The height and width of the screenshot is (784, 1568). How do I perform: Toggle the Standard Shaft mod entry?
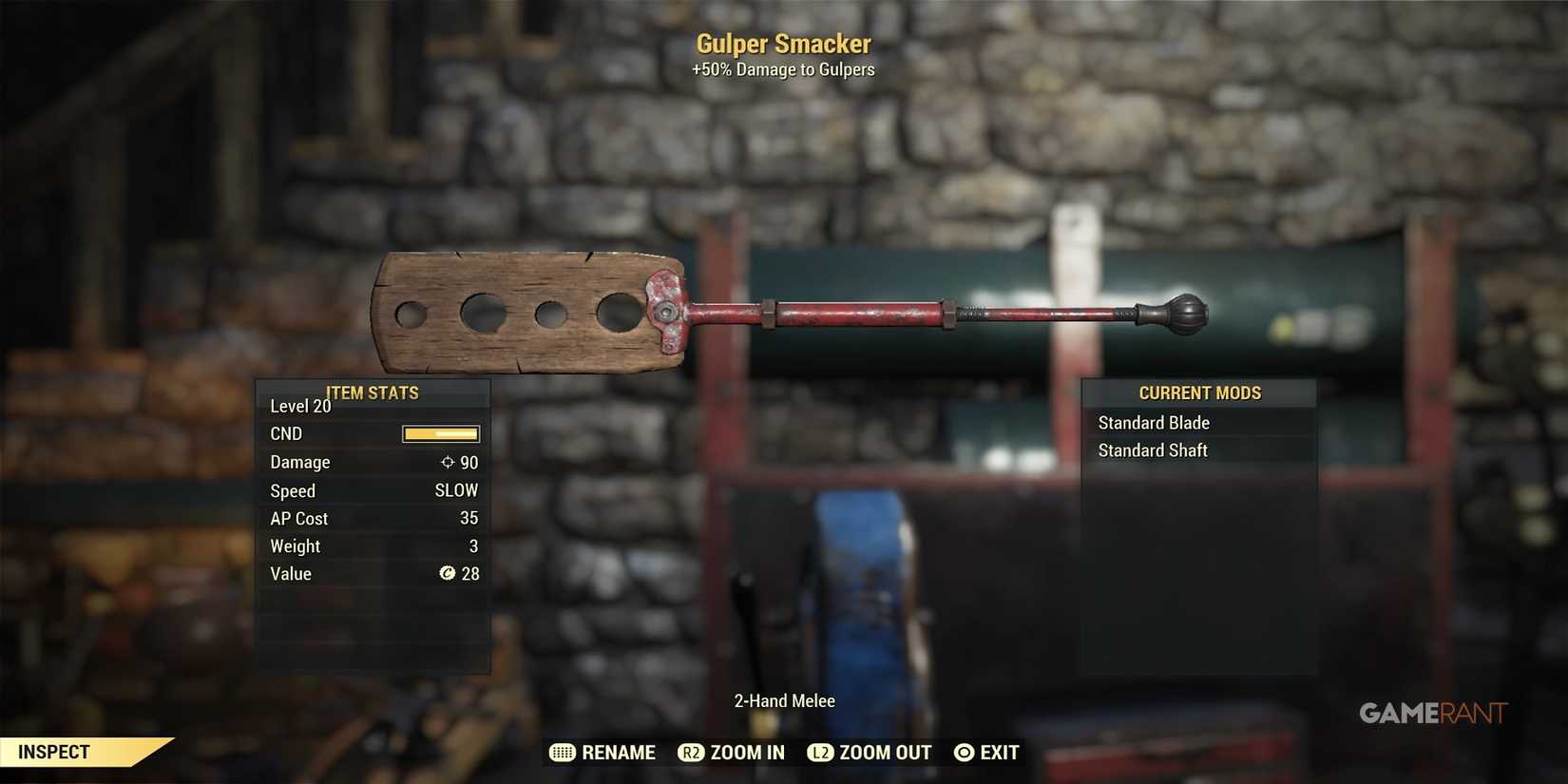point(1153,450)
